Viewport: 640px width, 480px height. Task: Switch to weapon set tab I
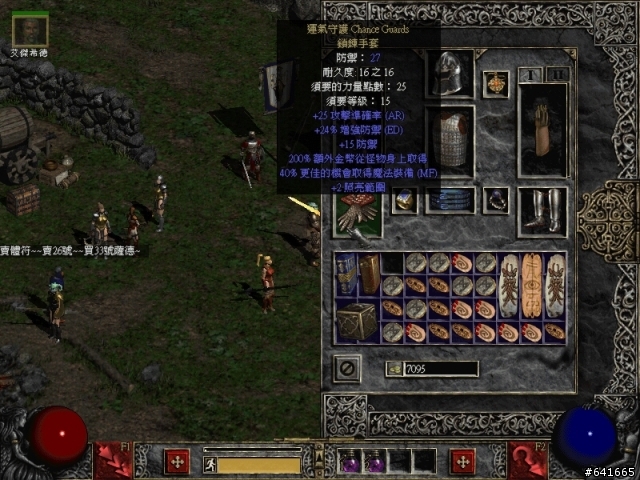coord(530,74)
